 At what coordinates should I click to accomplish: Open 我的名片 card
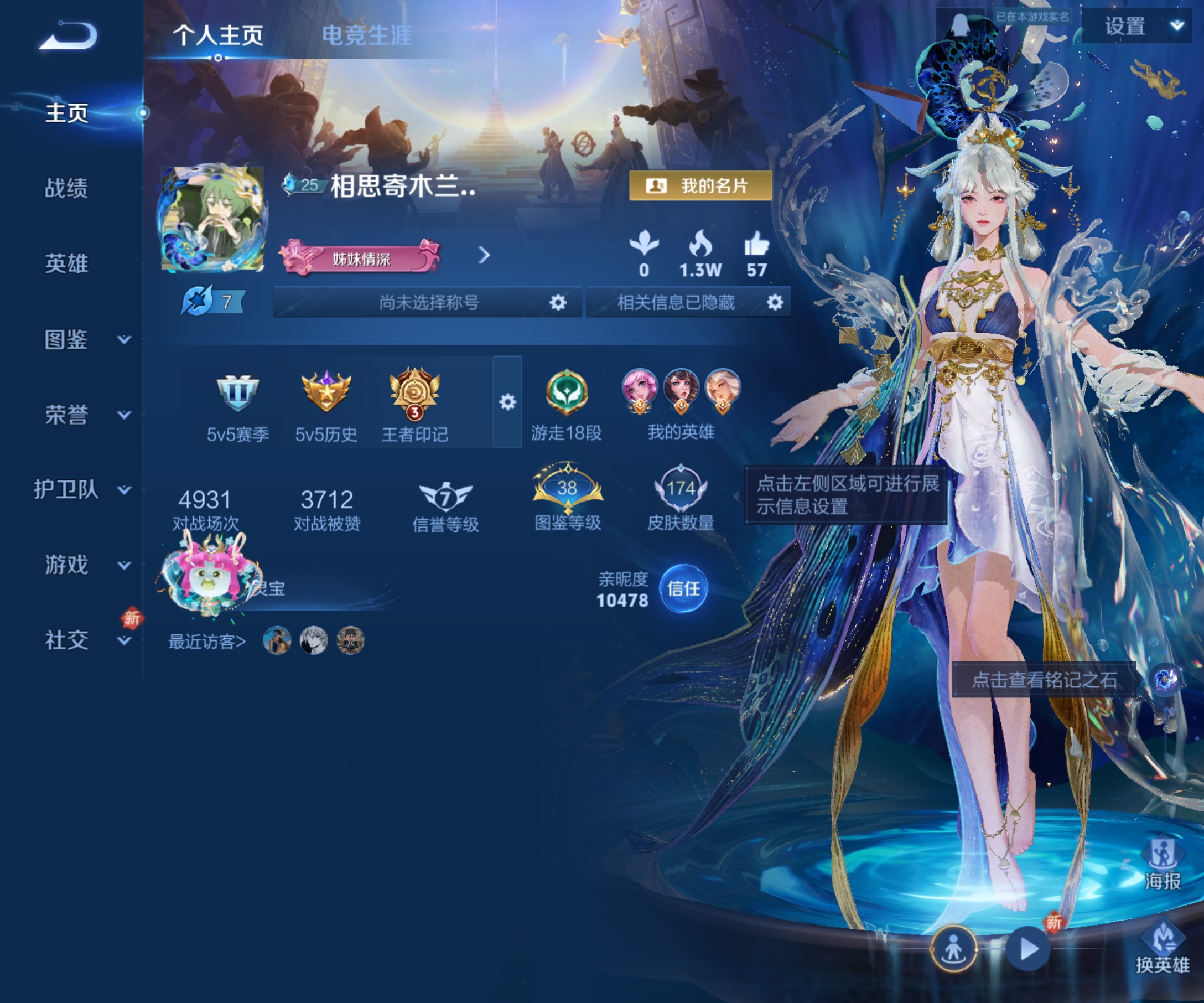point(700,186)
